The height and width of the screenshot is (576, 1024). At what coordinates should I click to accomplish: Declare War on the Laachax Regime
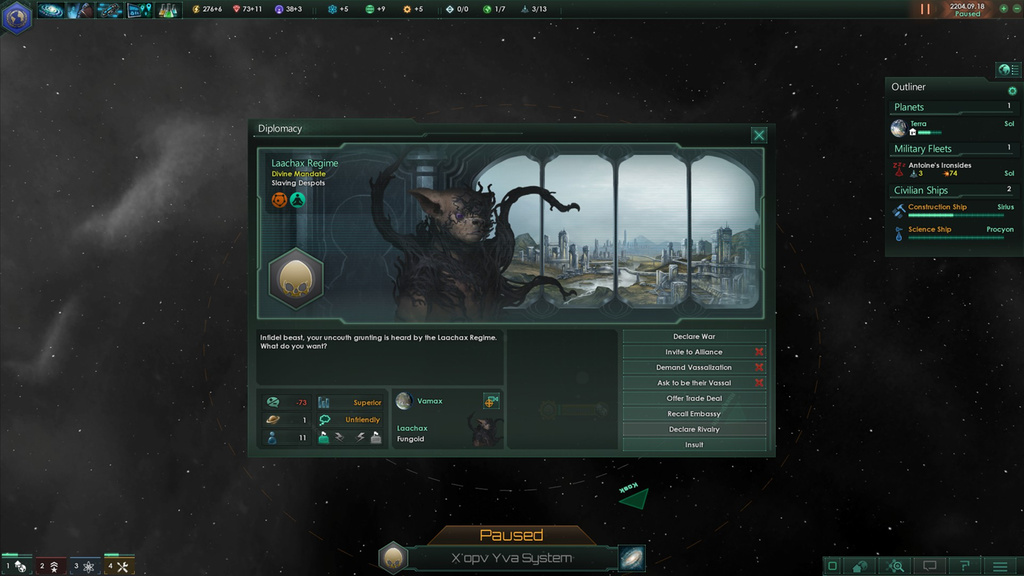point(694,337)
